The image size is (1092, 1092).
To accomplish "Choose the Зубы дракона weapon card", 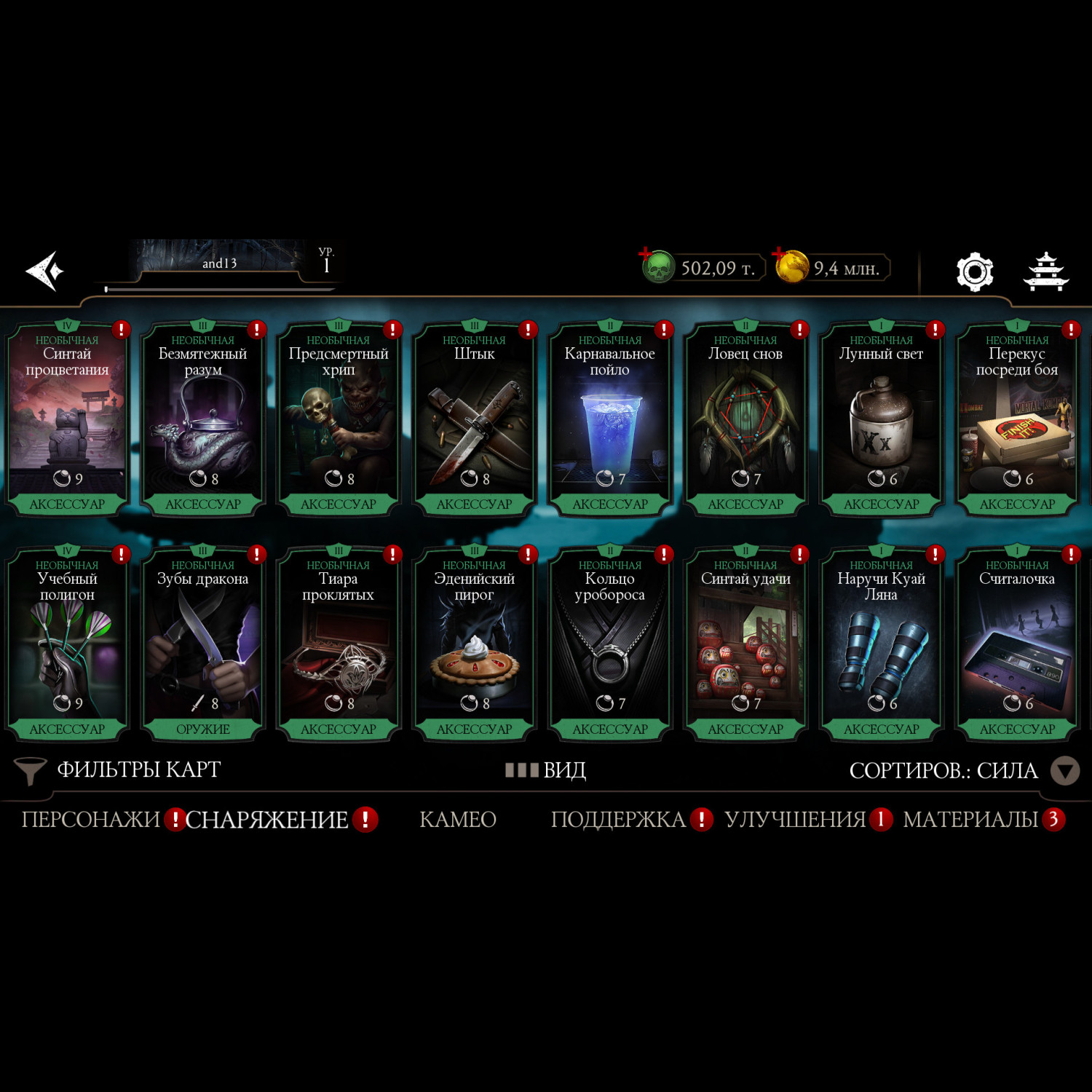I will (x=202, y=644).
